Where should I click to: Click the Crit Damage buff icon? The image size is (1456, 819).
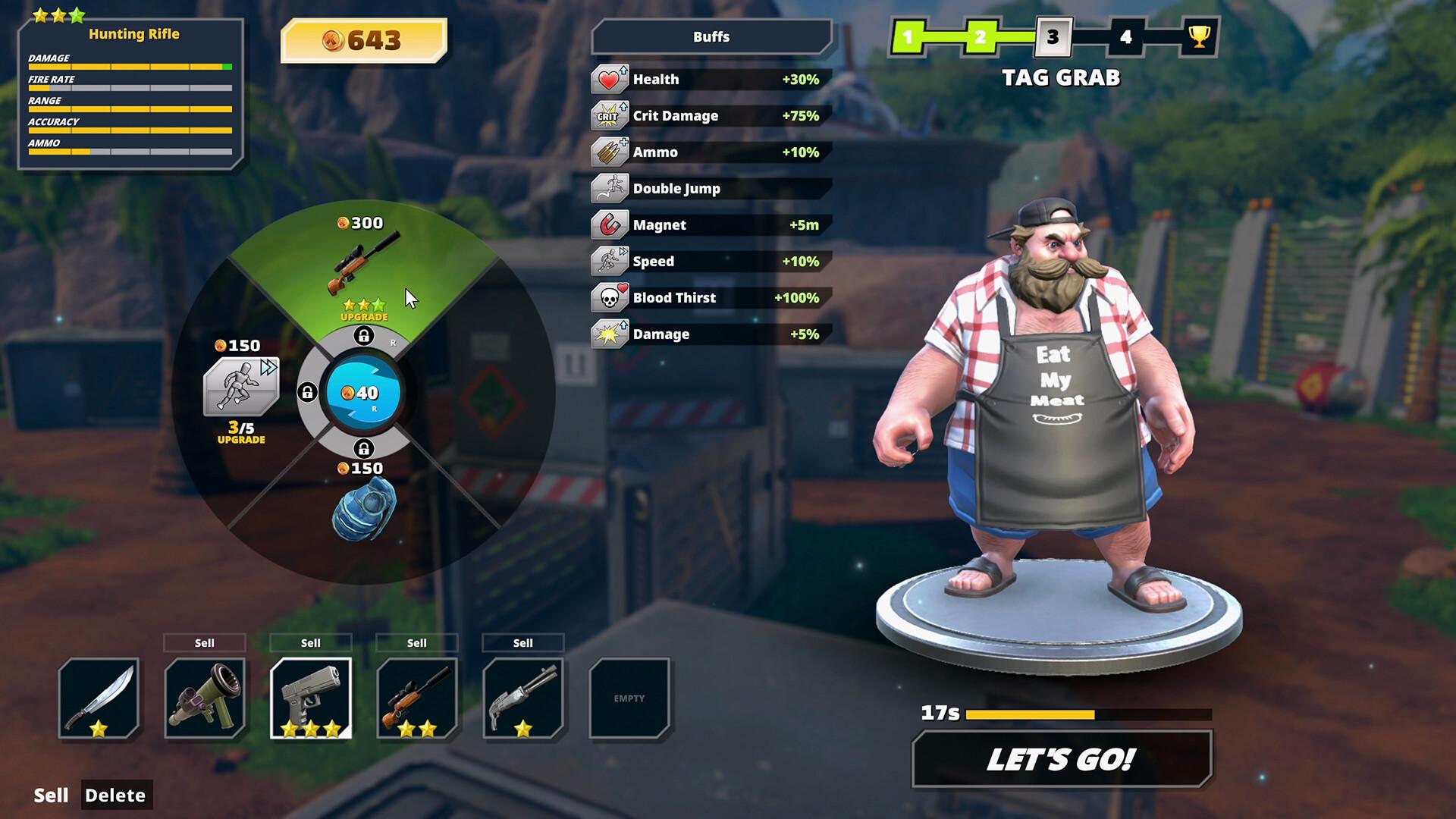pos(607,115)
